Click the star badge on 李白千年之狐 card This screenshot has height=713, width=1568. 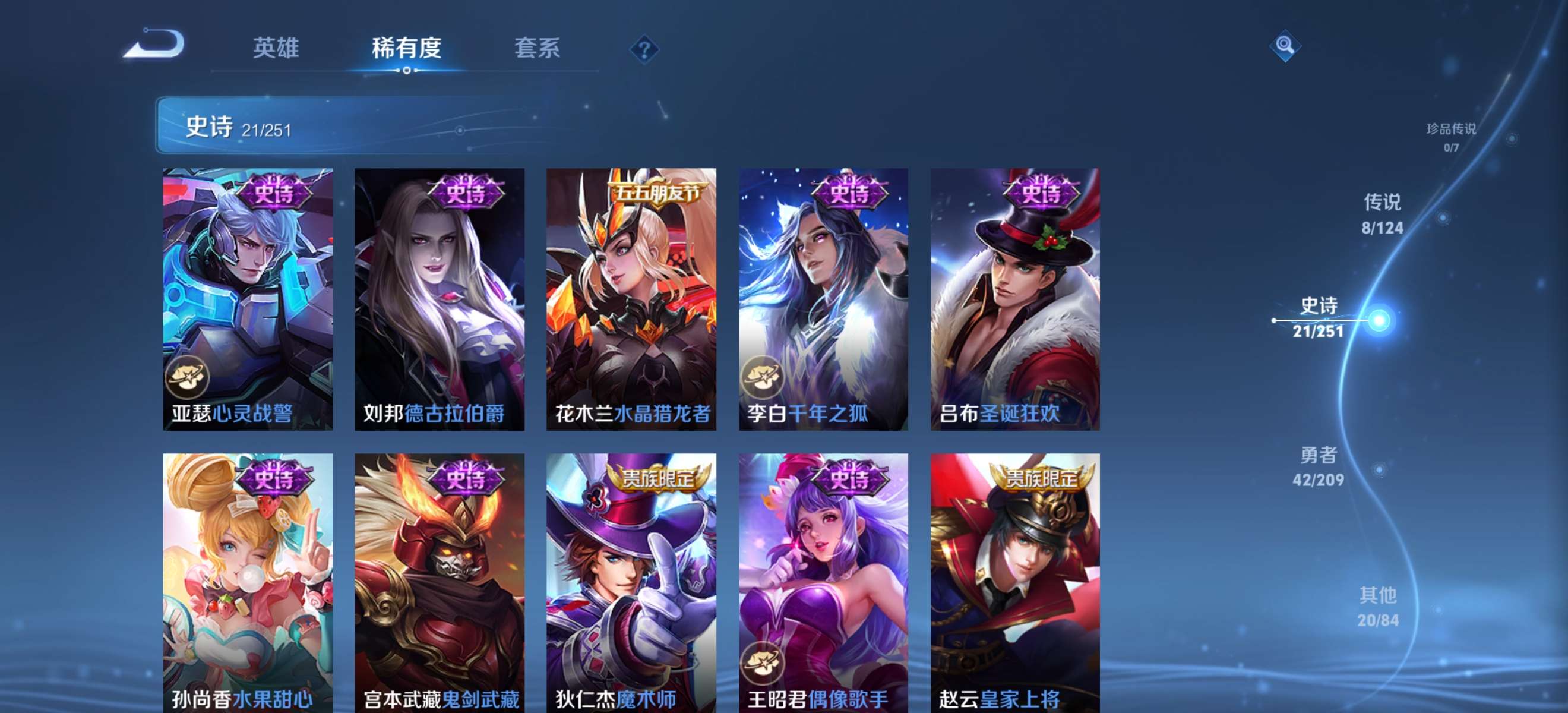763,378
